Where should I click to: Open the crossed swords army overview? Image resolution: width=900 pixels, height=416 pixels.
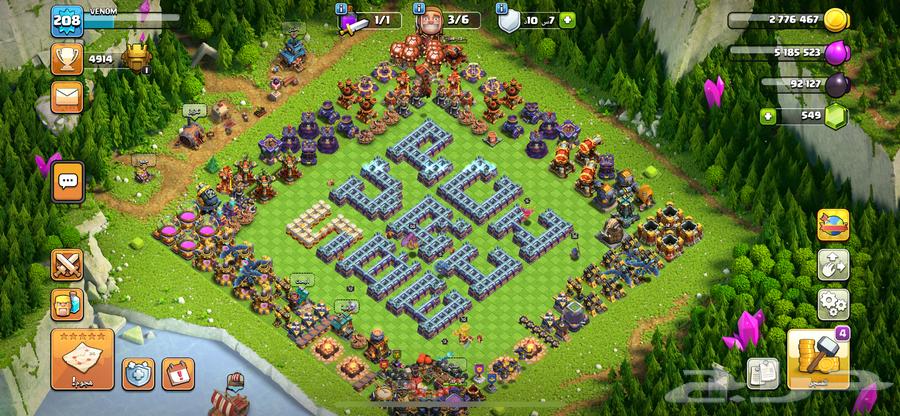(69, 264)
